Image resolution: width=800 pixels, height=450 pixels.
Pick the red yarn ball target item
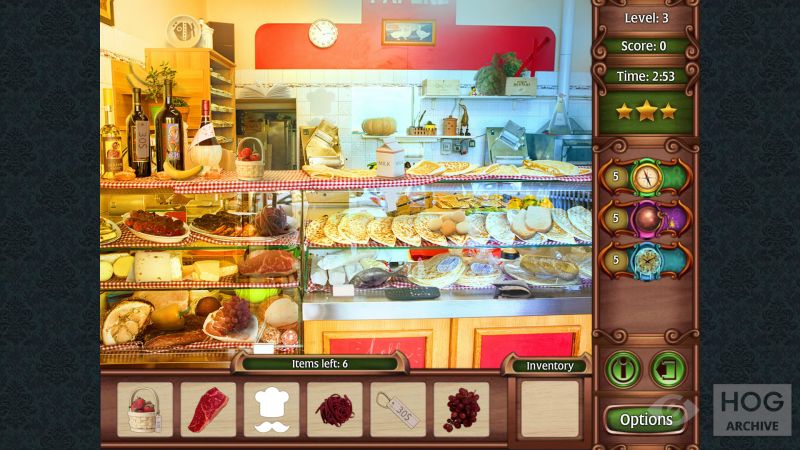tap(335, 410)
